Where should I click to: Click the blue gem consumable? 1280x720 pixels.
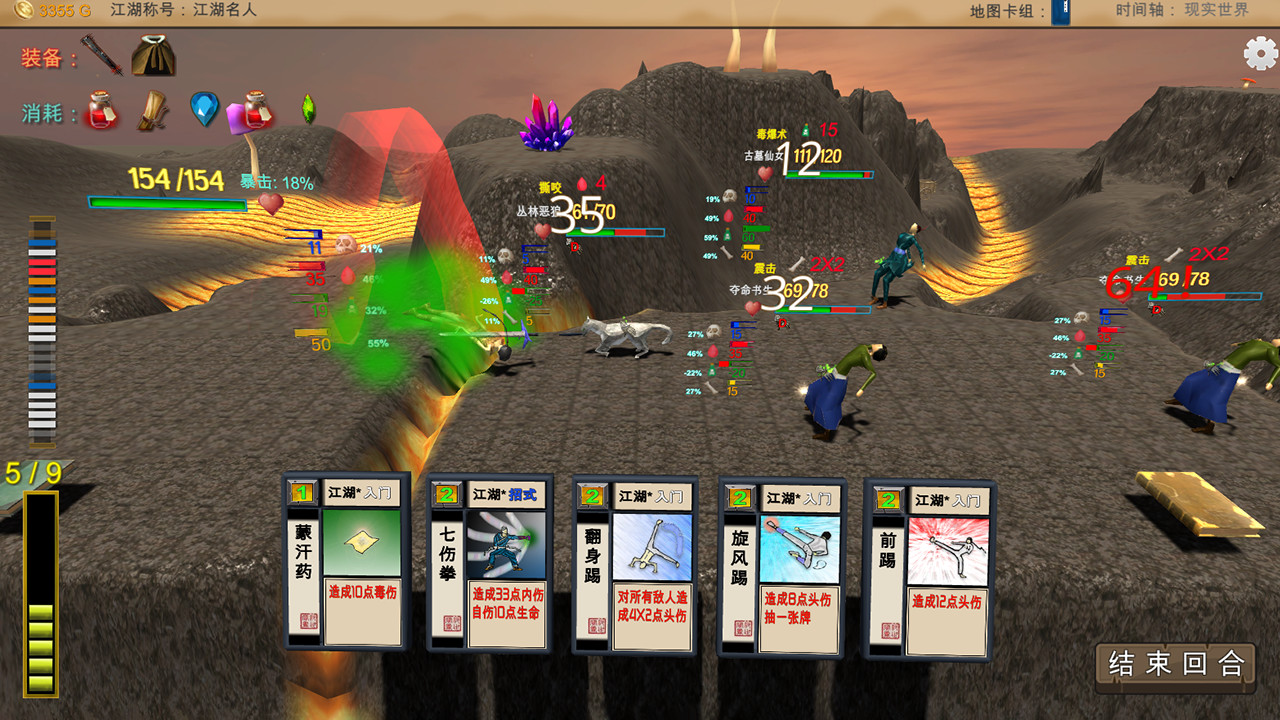[204, 108]
